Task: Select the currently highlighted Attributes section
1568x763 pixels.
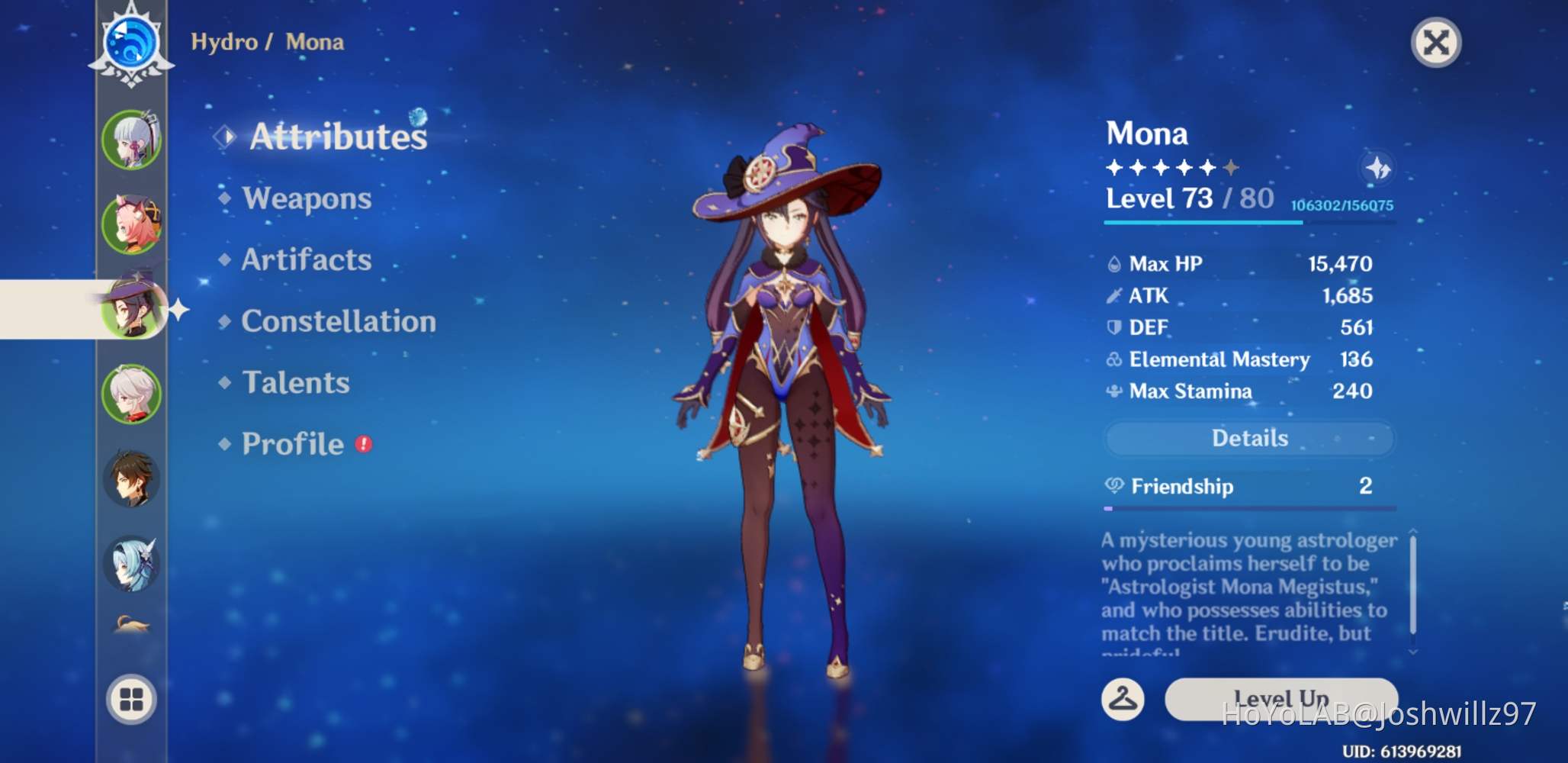Action: 339,134
